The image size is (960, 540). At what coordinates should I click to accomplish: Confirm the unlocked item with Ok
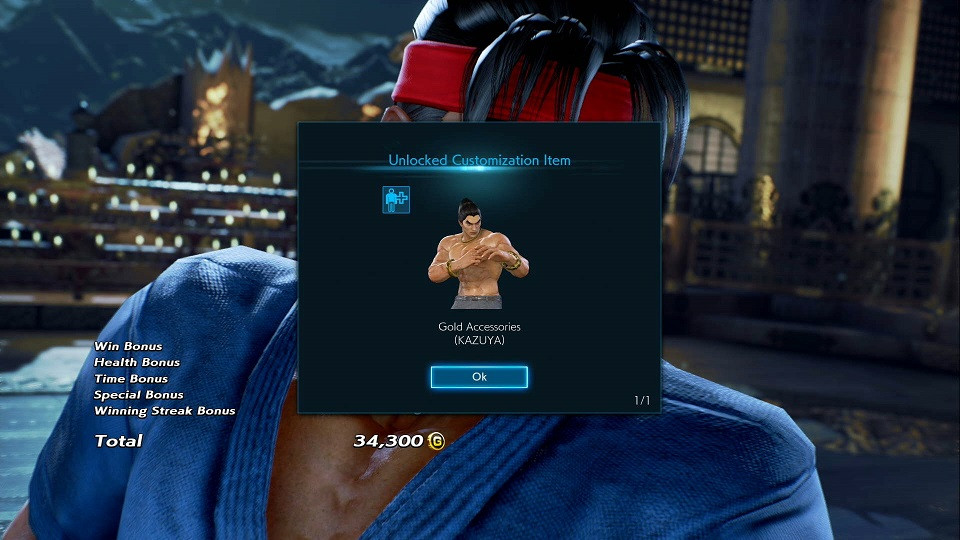[x=479, y=377]
